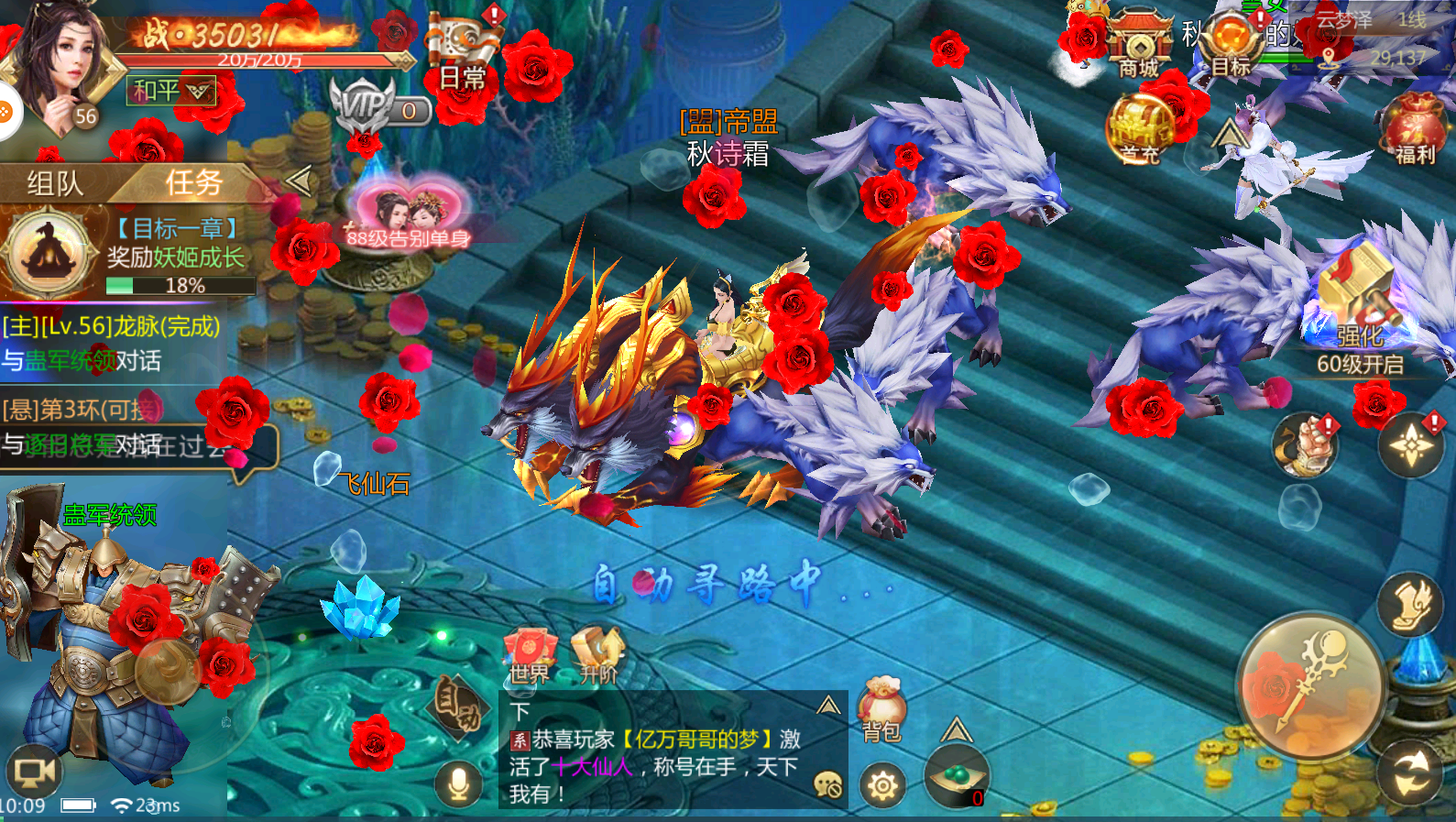1456x822 pixels.
Task: Activate the main staff attack button
Action: [1308, 685]
